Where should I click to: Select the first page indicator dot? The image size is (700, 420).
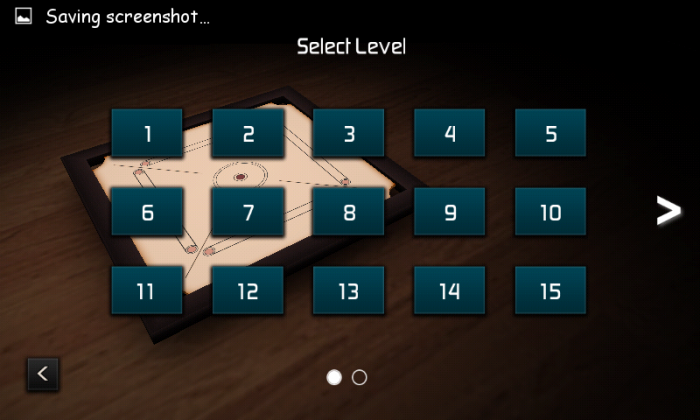[x=335, y=377]
